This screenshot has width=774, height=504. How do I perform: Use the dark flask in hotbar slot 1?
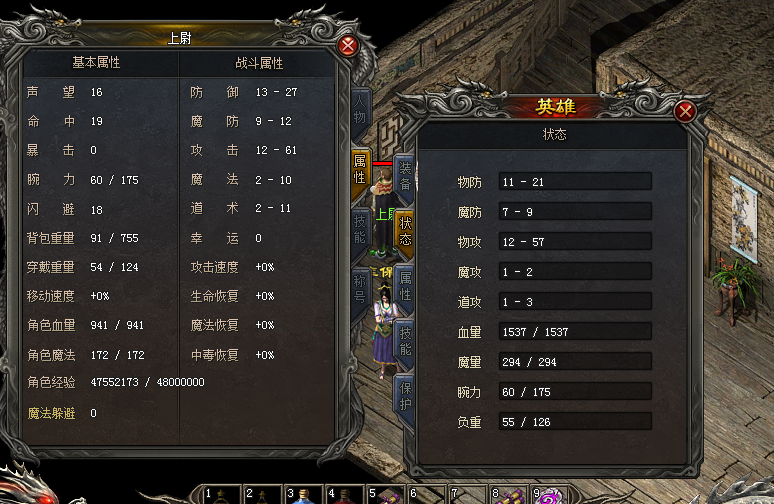tap(223, 495)
